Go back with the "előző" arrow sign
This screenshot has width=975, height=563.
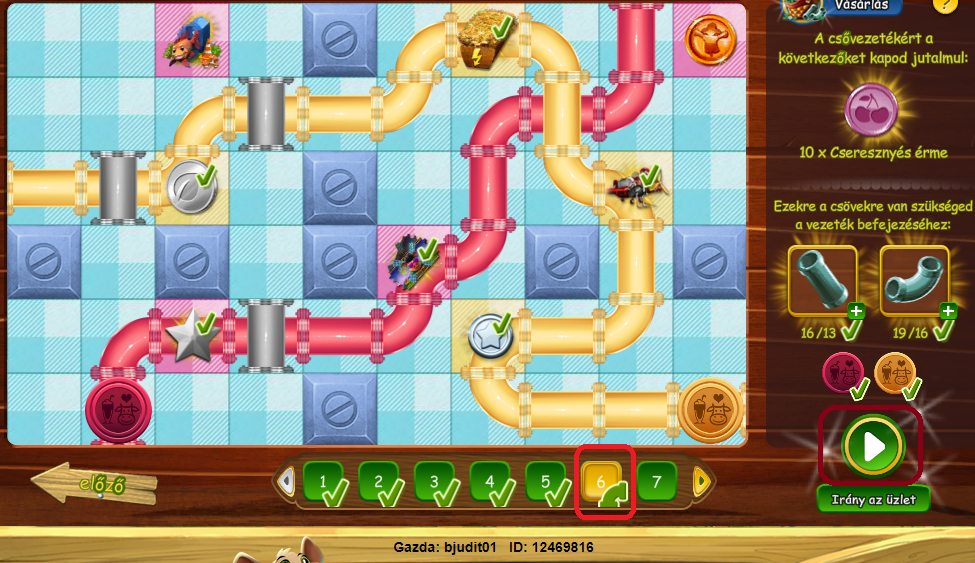pos(95,485)
